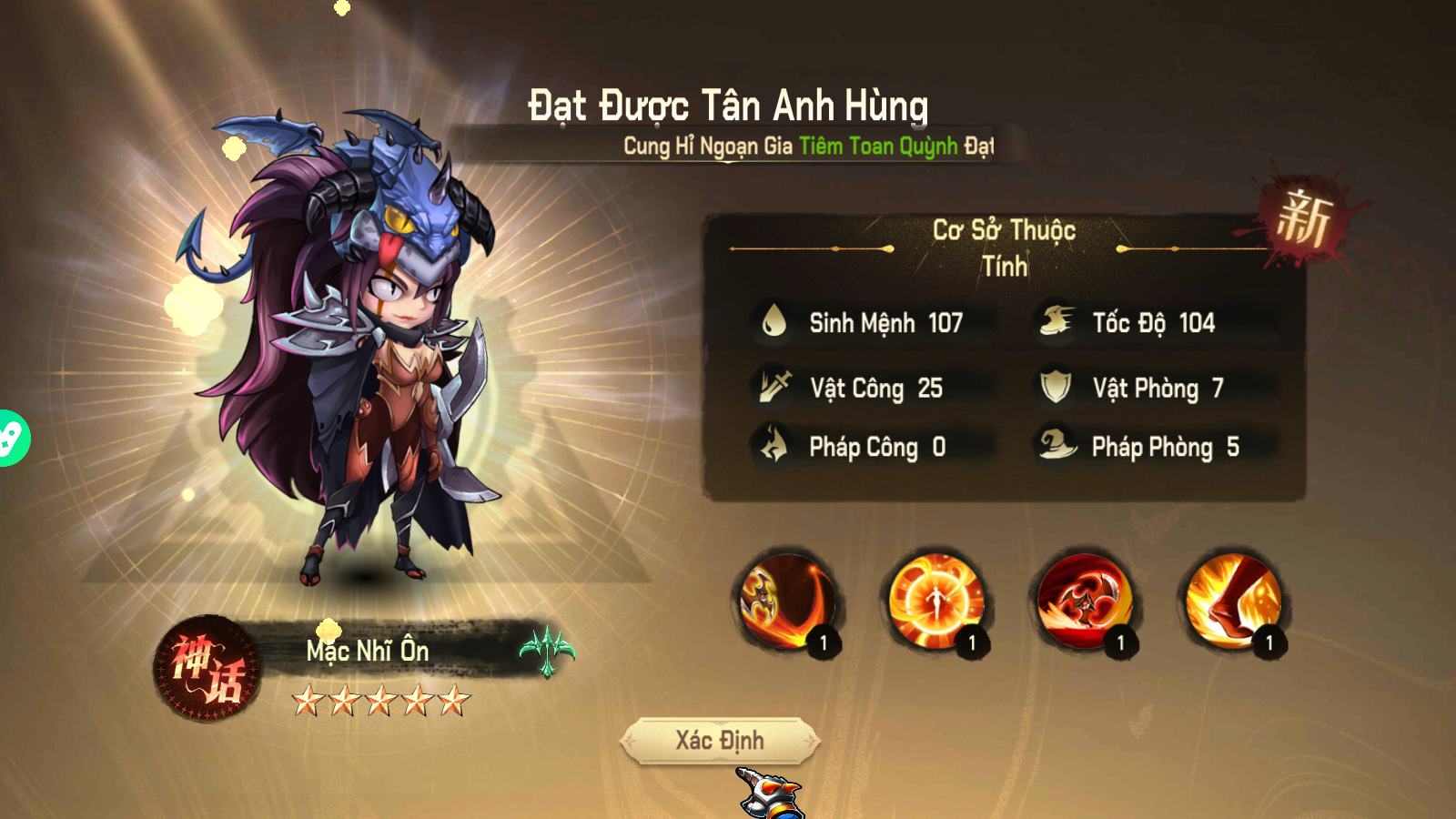Click the shield Vật Phòng icon
Screen dimensions: 1456x819
click(1054, 388)
